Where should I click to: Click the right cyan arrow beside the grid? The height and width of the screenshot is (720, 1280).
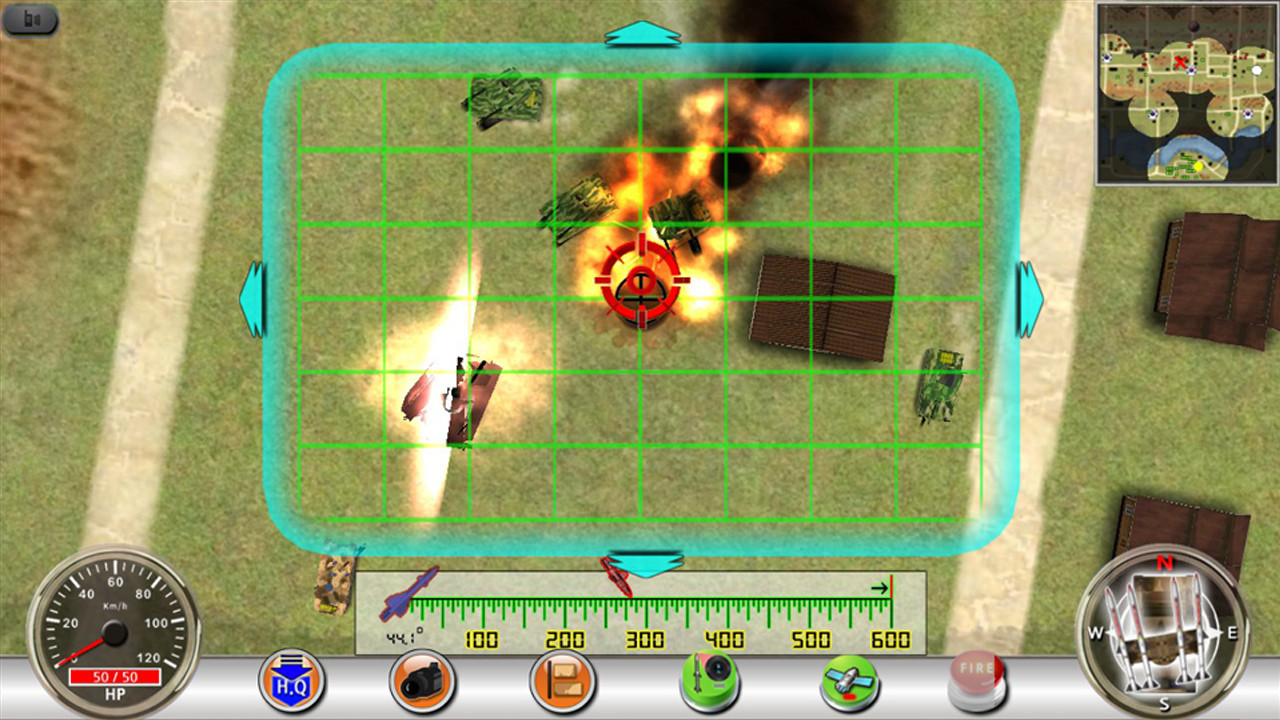tap(1031, 297)
